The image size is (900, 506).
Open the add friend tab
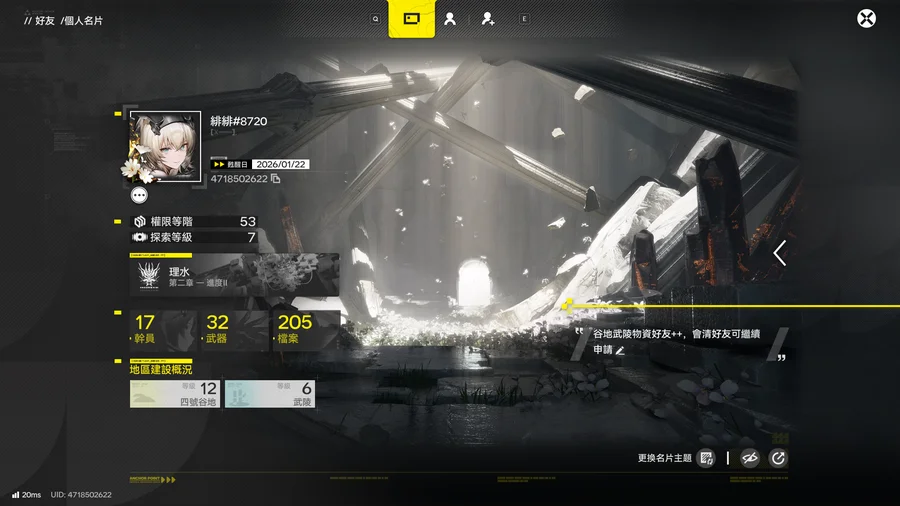(x=487, y=18)
